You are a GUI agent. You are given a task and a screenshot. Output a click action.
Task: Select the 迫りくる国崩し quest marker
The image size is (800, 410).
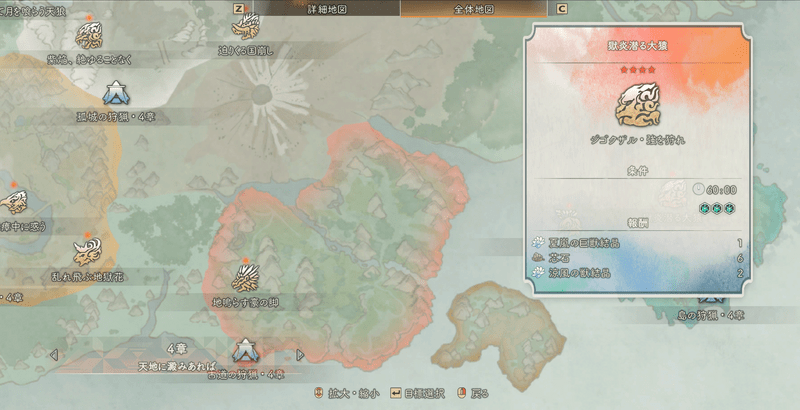pos(245,27)
